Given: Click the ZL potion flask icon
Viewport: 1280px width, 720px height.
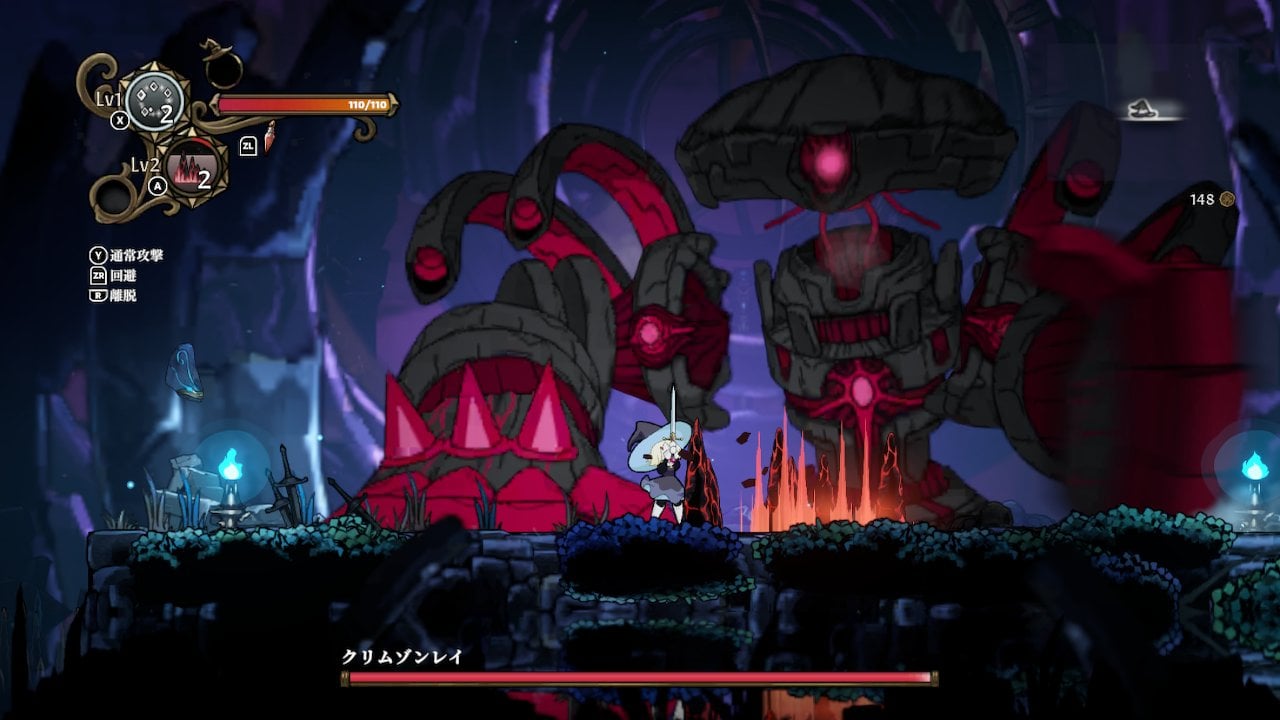Looking at the screenshot, I should 270,137.
